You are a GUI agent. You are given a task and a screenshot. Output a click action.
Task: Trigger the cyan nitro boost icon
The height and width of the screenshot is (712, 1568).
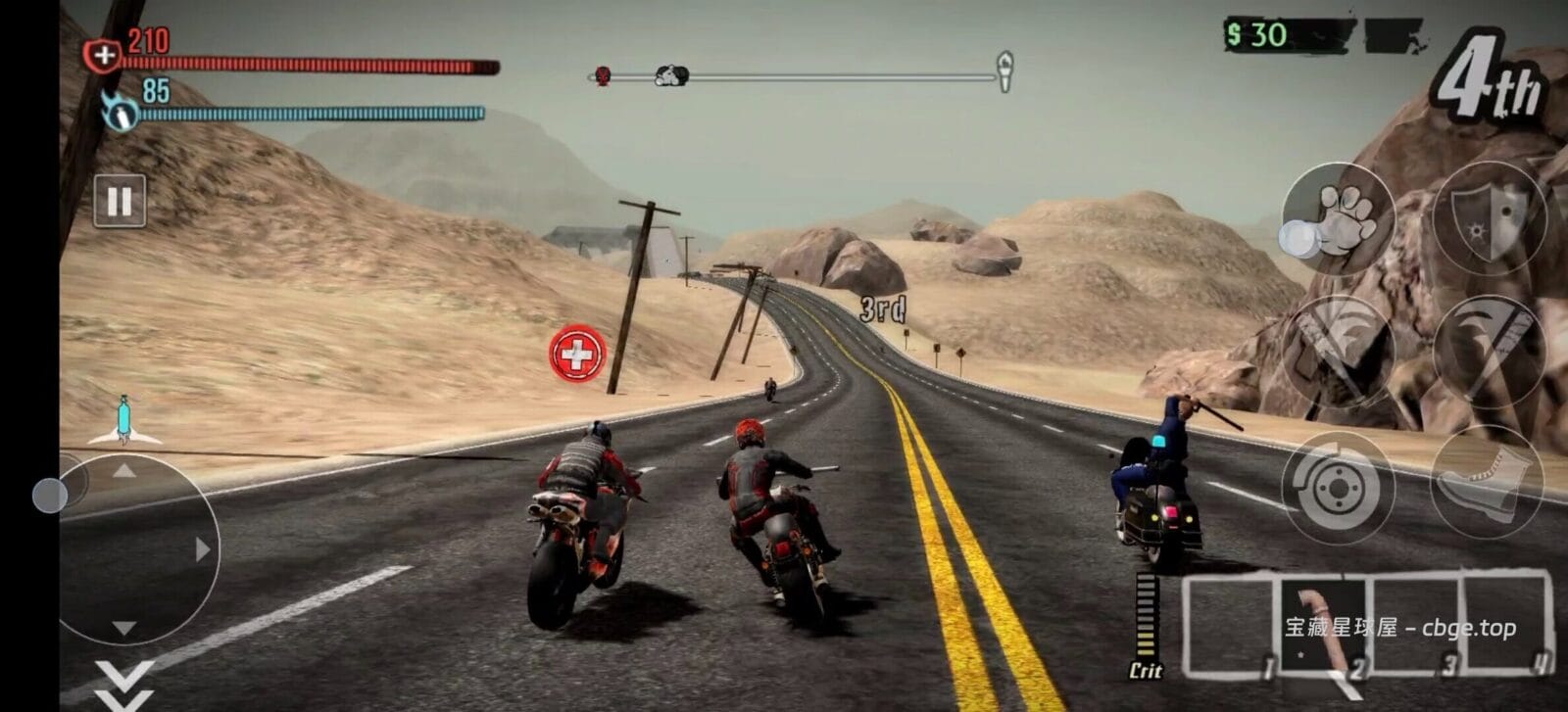123,420
